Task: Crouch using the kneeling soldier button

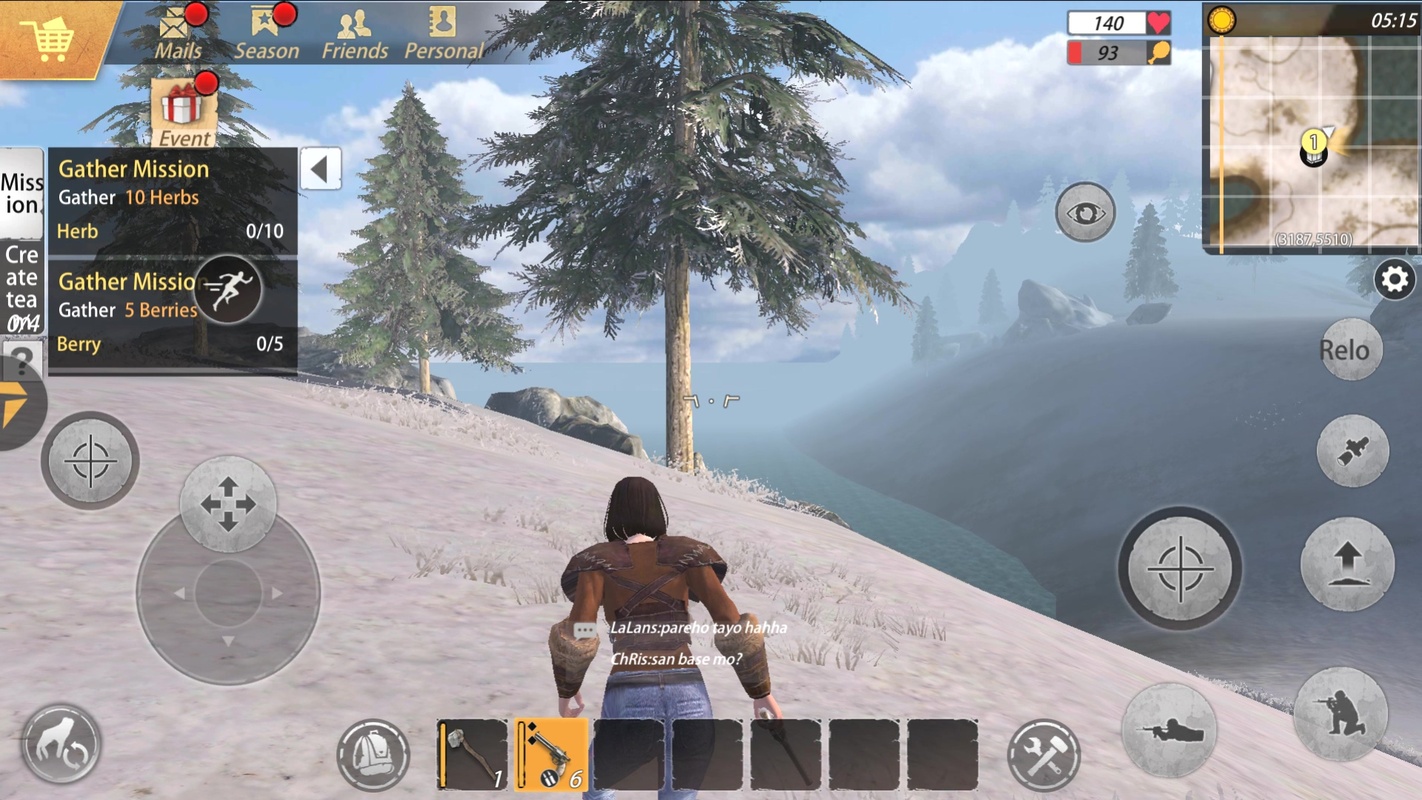Action: 1340,714
